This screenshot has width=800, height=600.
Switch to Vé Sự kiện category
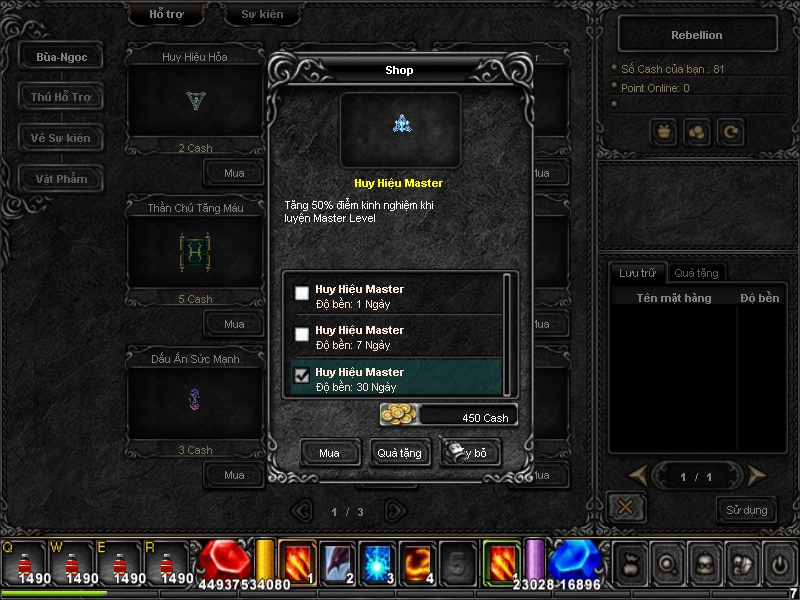coord(61,138)
